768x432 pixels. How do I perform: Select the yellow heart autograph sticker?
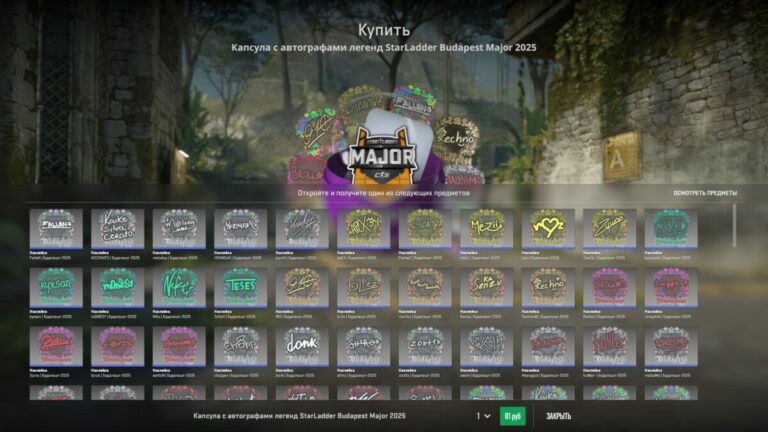(547, 228)
